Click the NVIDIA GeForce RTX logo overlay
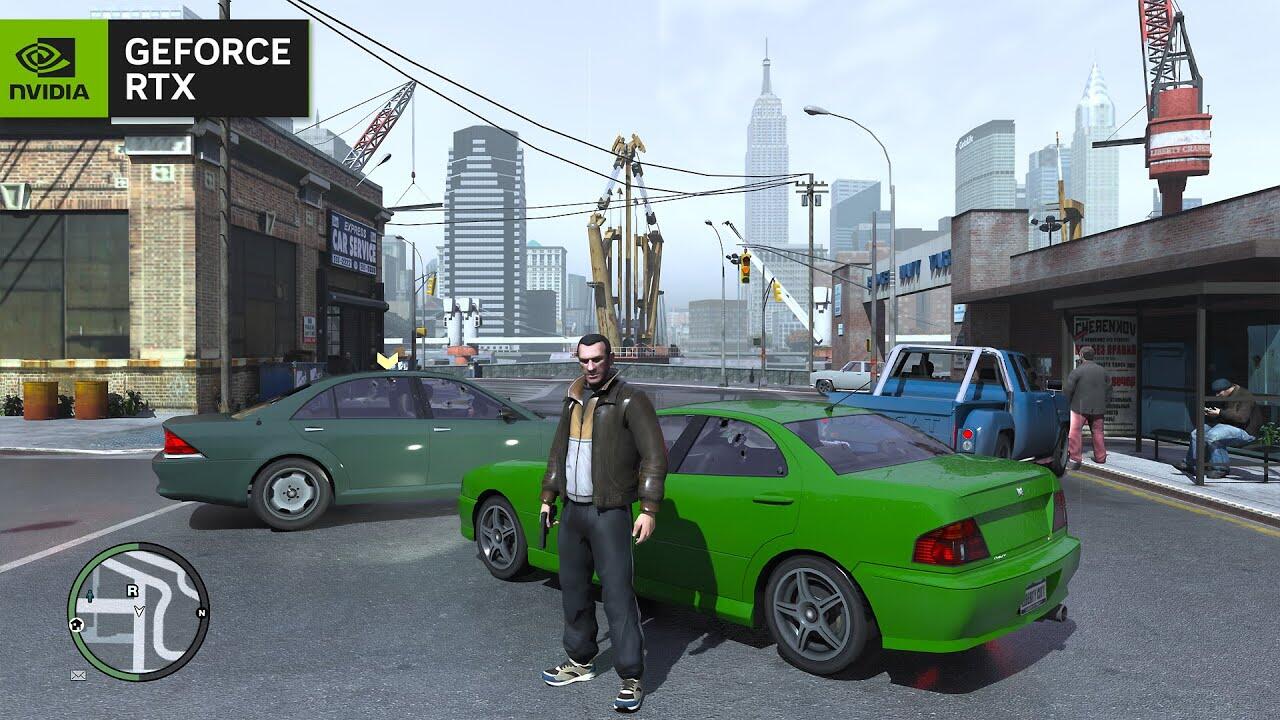 (155, 68)
